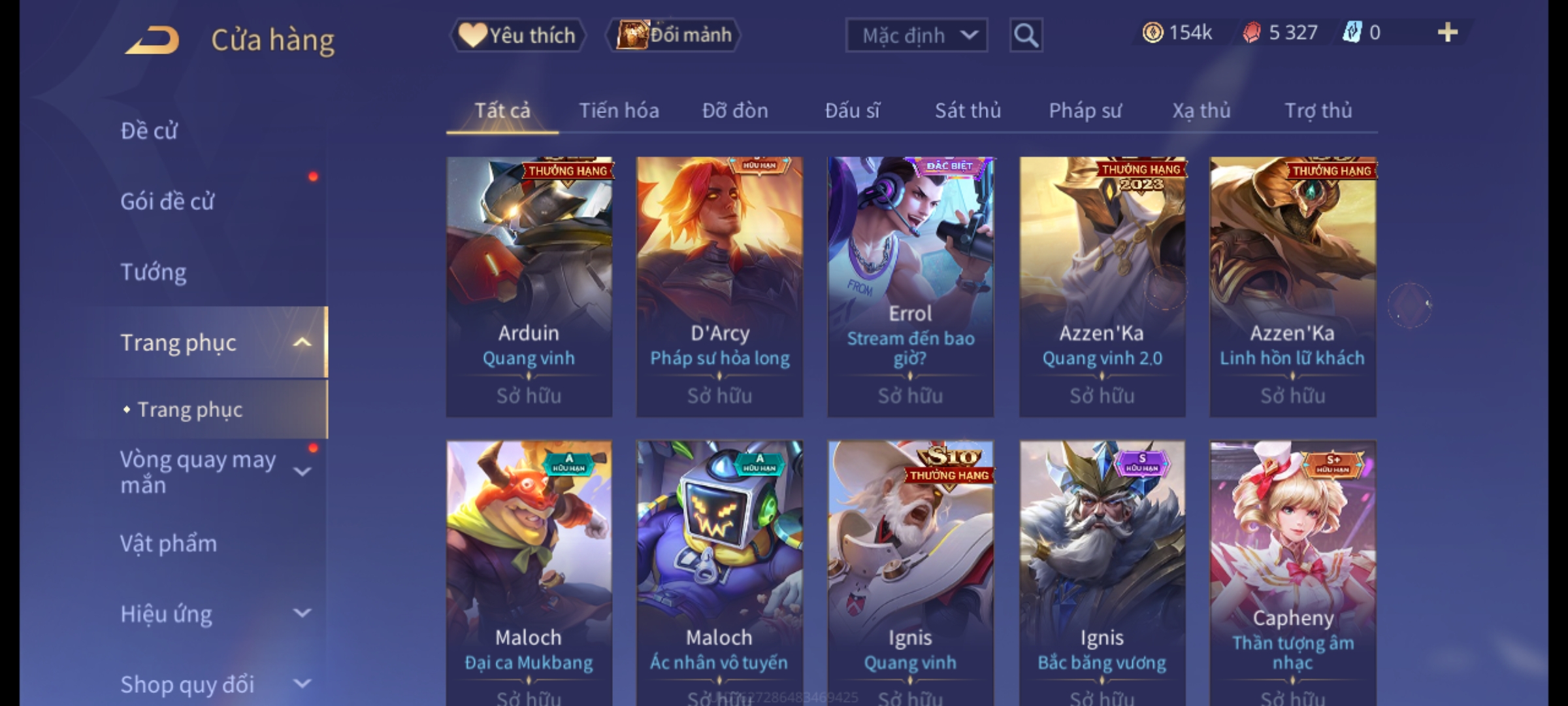The width and height of the screenshot is (1568, 706).
Task: Click the magnifying glass search button
Action: coord(1026,35)
